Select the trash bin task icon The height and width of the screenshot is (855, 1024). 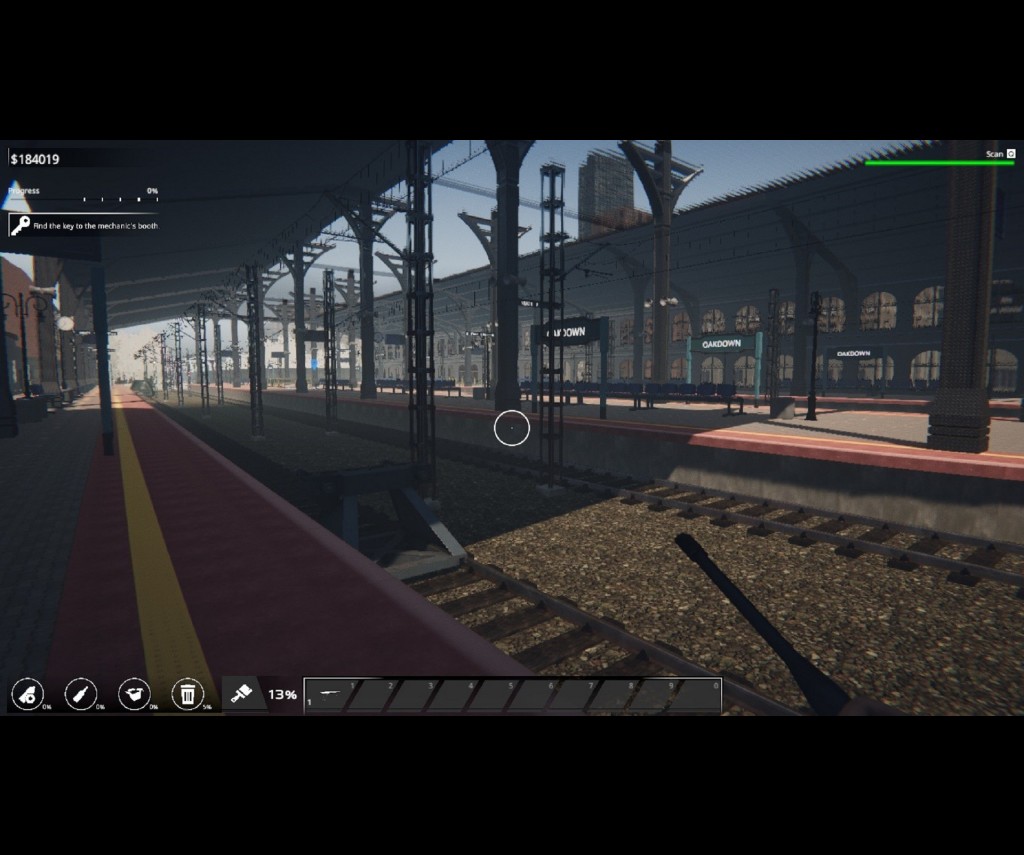[x=187, y=694]
